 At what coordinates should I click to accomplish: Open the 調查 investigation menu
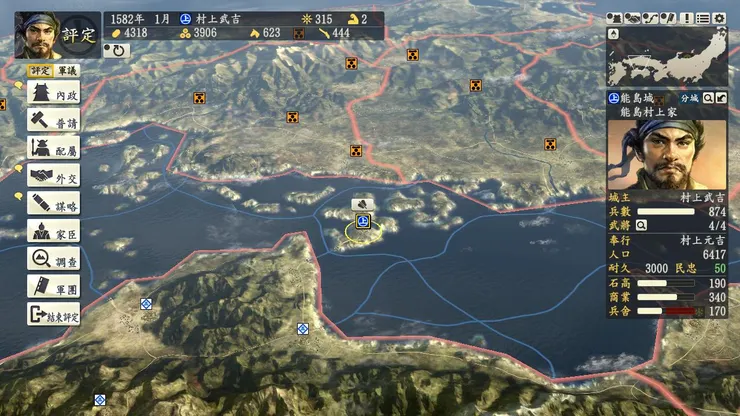point(53,259)
